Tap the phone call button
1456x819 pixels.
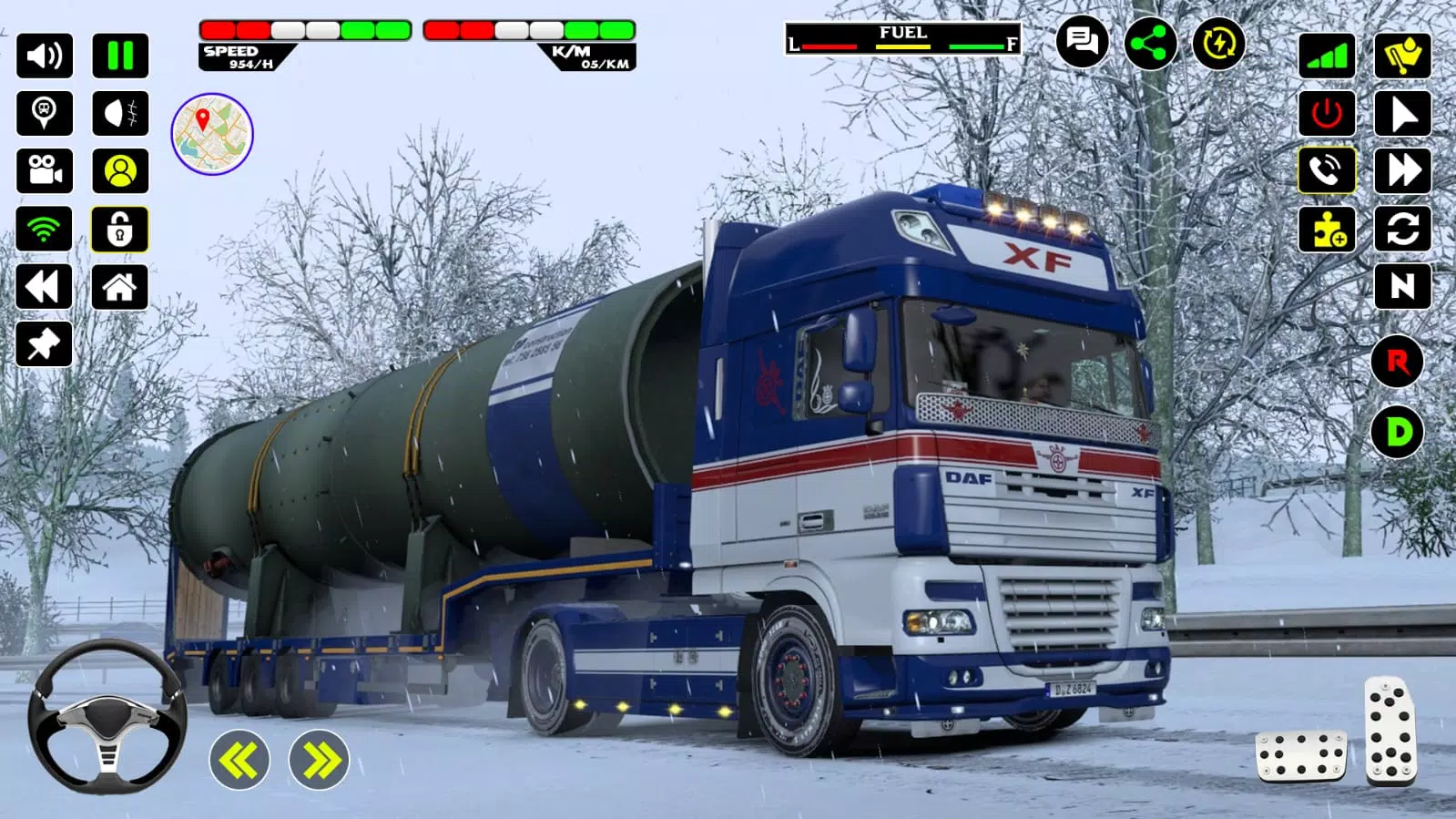1327,170
